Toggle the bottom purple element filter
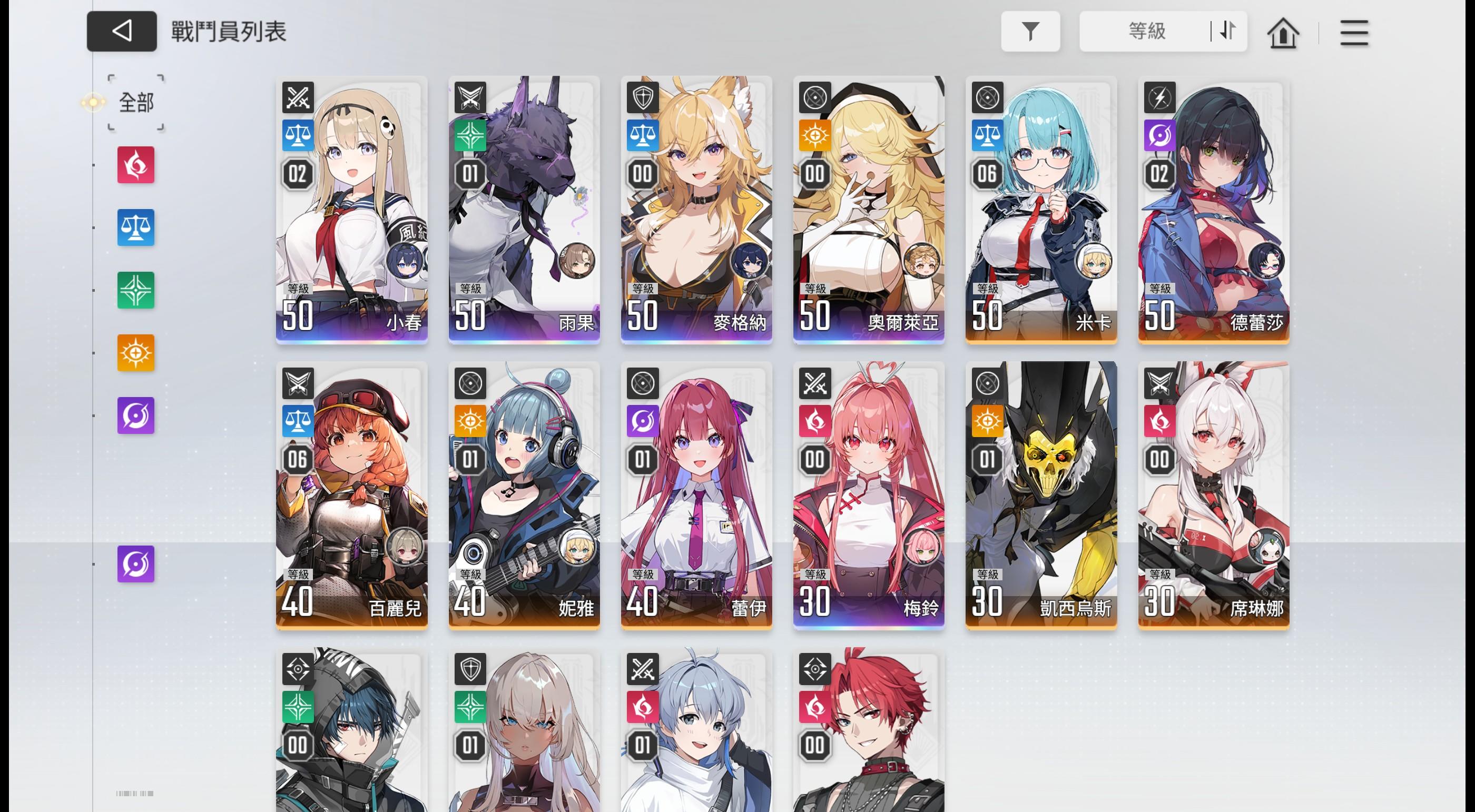Viewport: 1475px width, 812px height. (136, 563)
